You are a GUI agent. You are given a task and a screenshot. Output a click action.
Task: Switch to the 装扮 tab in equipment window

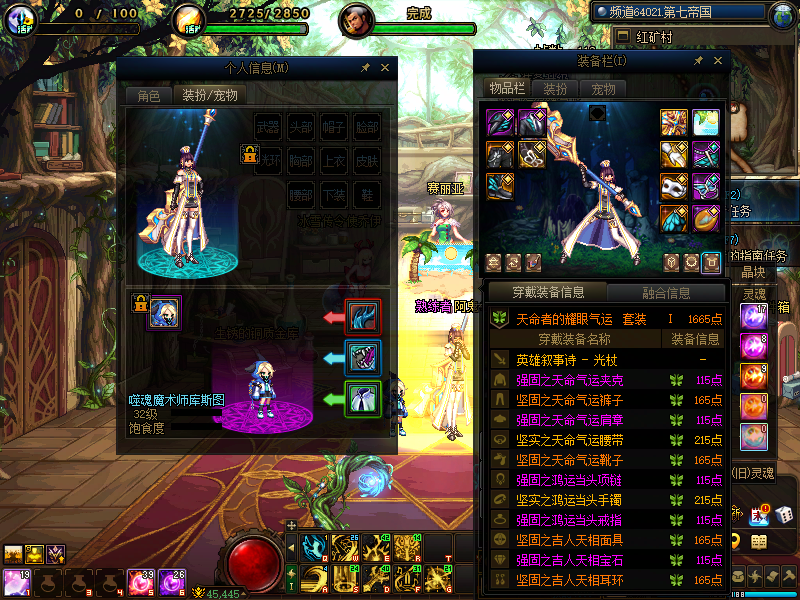tap(555, 89)
